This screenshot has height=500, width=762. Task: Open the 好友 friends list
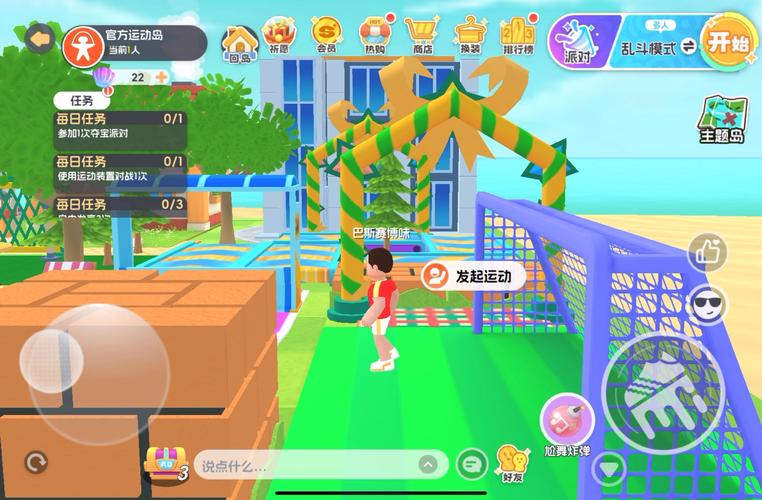[x=512, y=463]
